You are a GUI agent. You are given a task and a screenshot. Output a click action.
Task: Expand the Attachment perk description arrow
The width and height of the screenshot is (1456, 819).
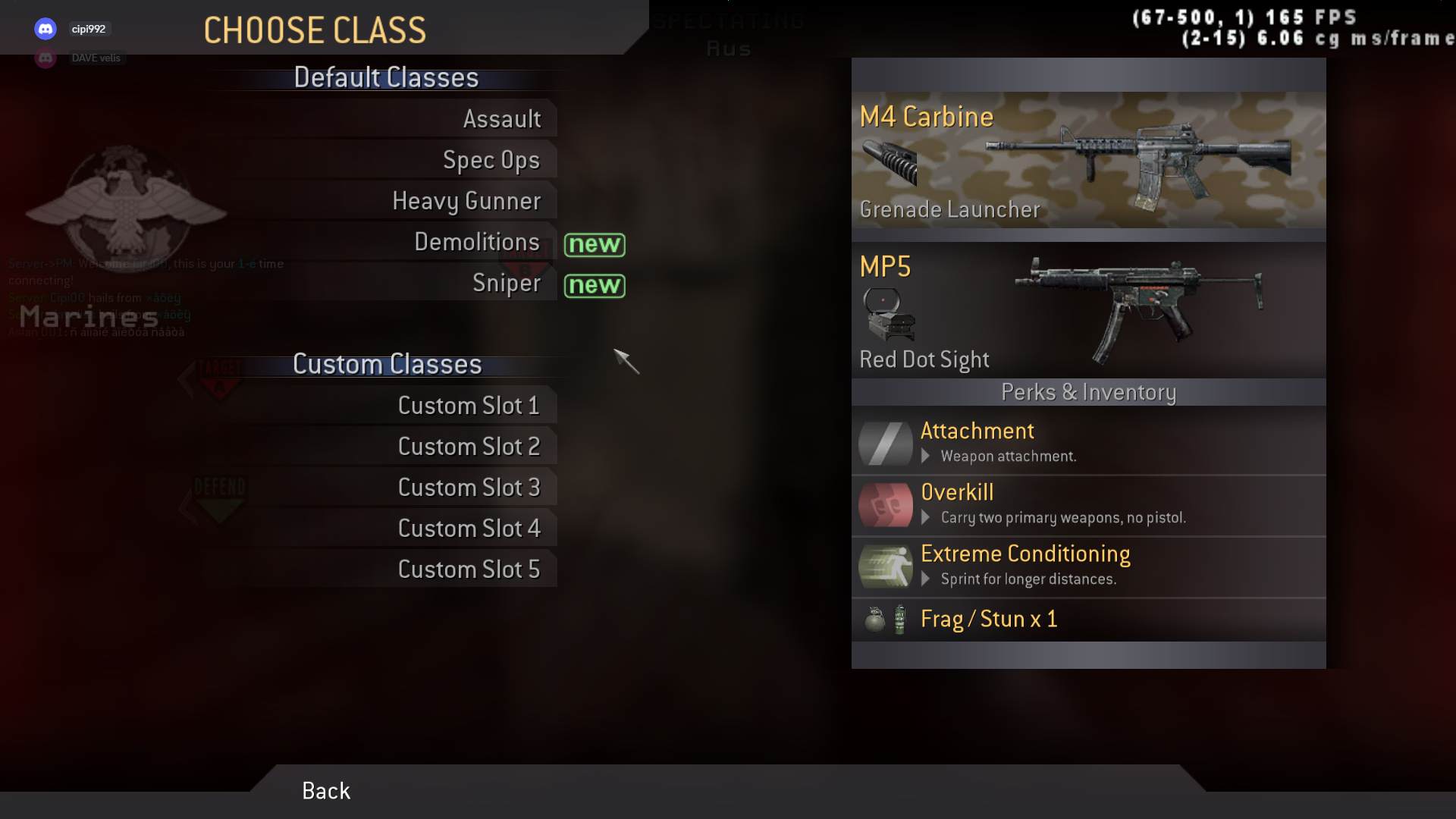click(x=926, y=457)
